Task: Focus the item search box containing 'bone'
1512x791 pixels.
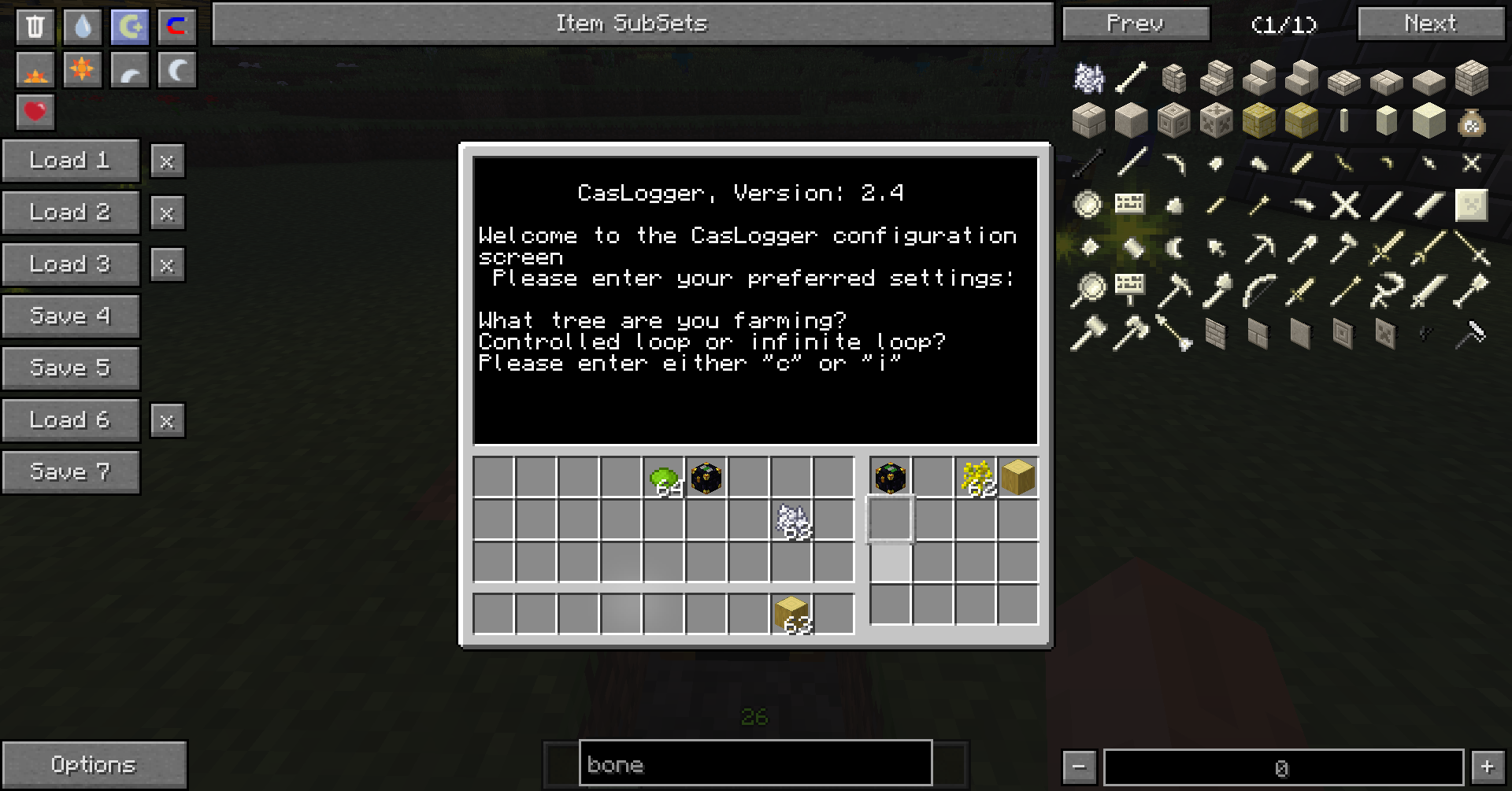Action: (755, 763)
